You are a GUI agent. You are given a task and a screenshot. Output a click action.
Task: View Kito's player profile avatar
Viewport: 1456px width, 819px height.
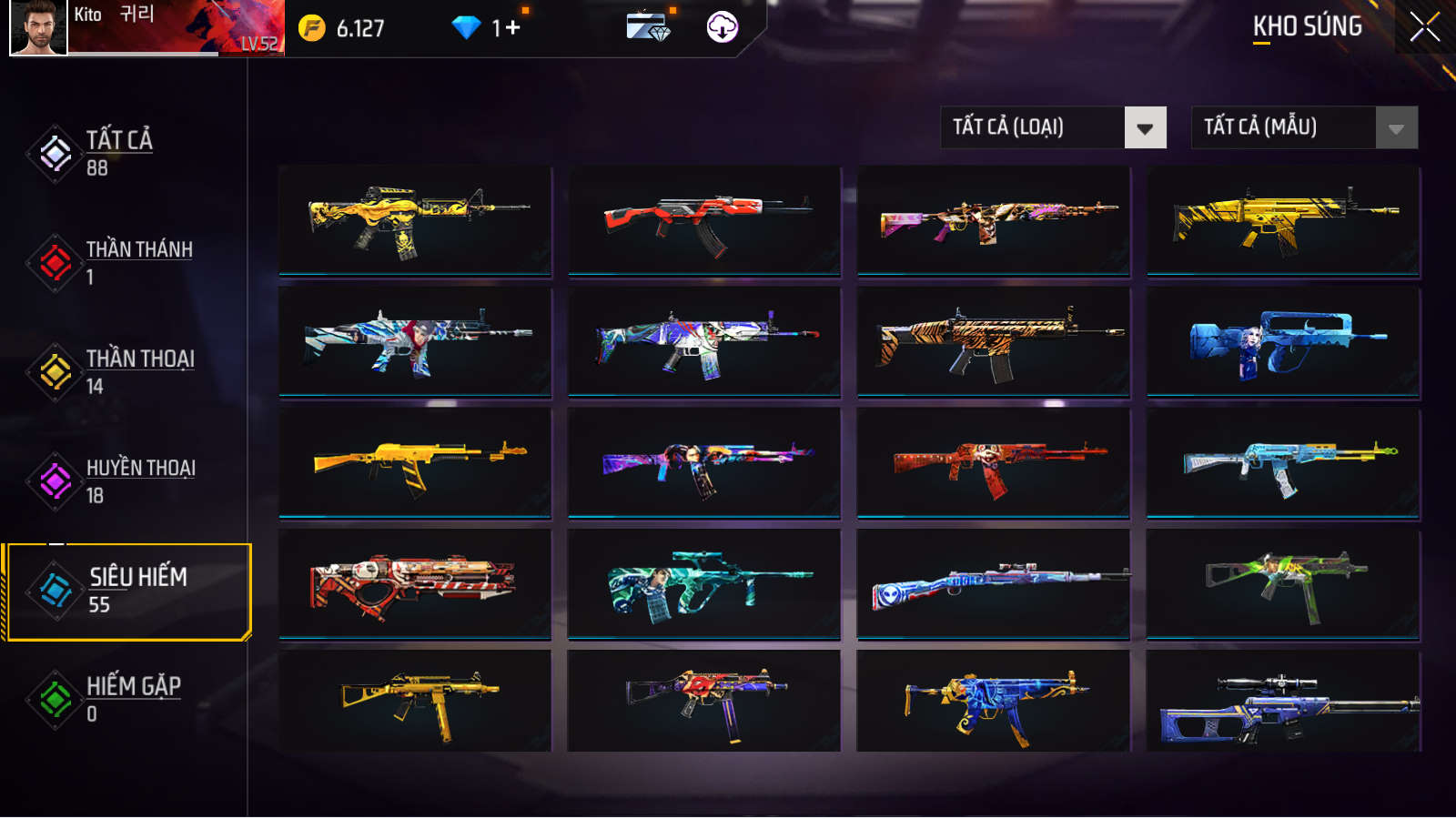38,27
